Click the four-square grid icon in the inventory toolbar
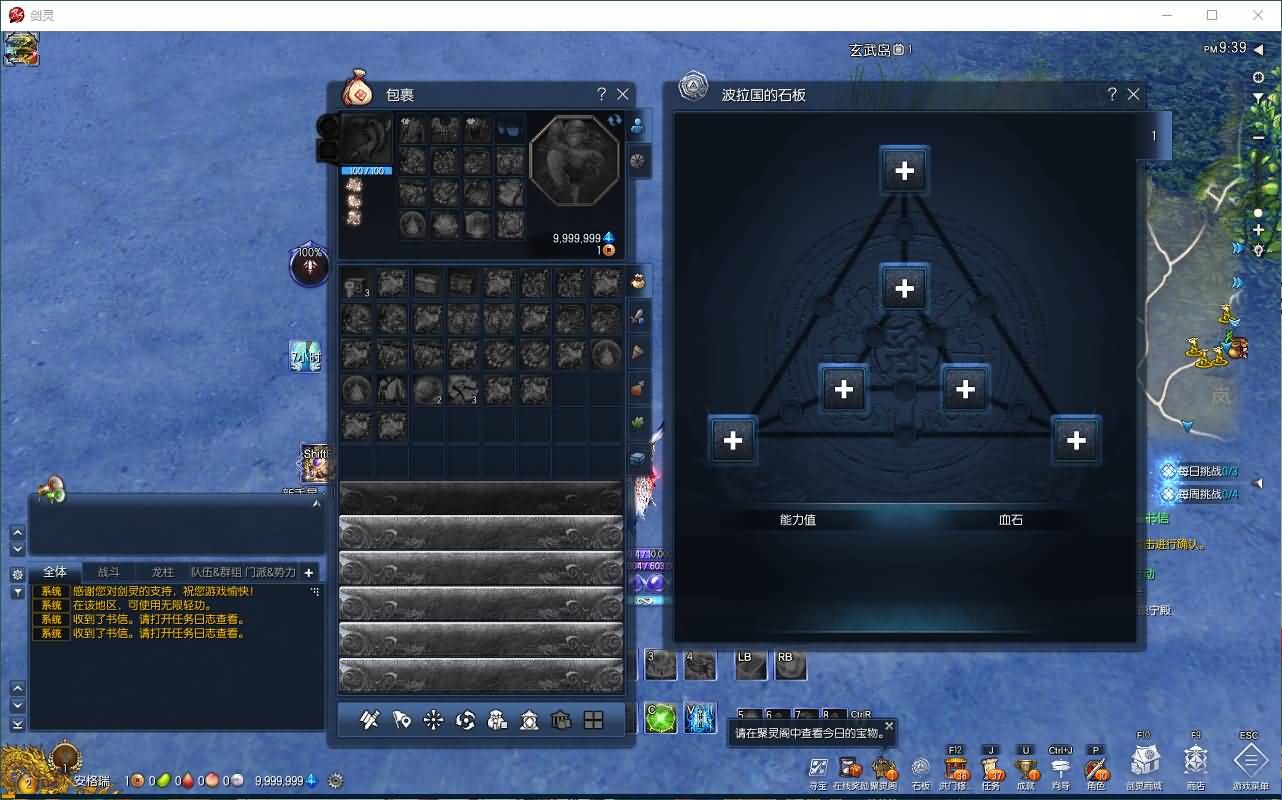1282x800 pixels. [592, 719]
